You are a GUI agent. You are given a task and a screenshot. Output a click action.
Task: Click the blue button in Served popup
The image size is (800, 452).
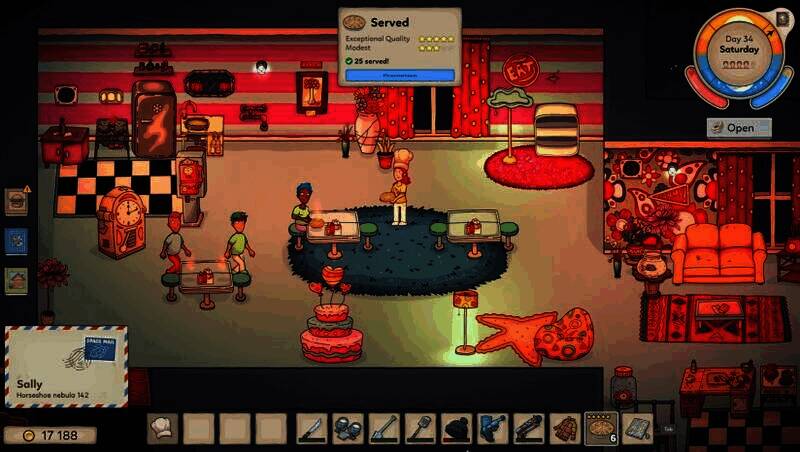tap(399, 75)
